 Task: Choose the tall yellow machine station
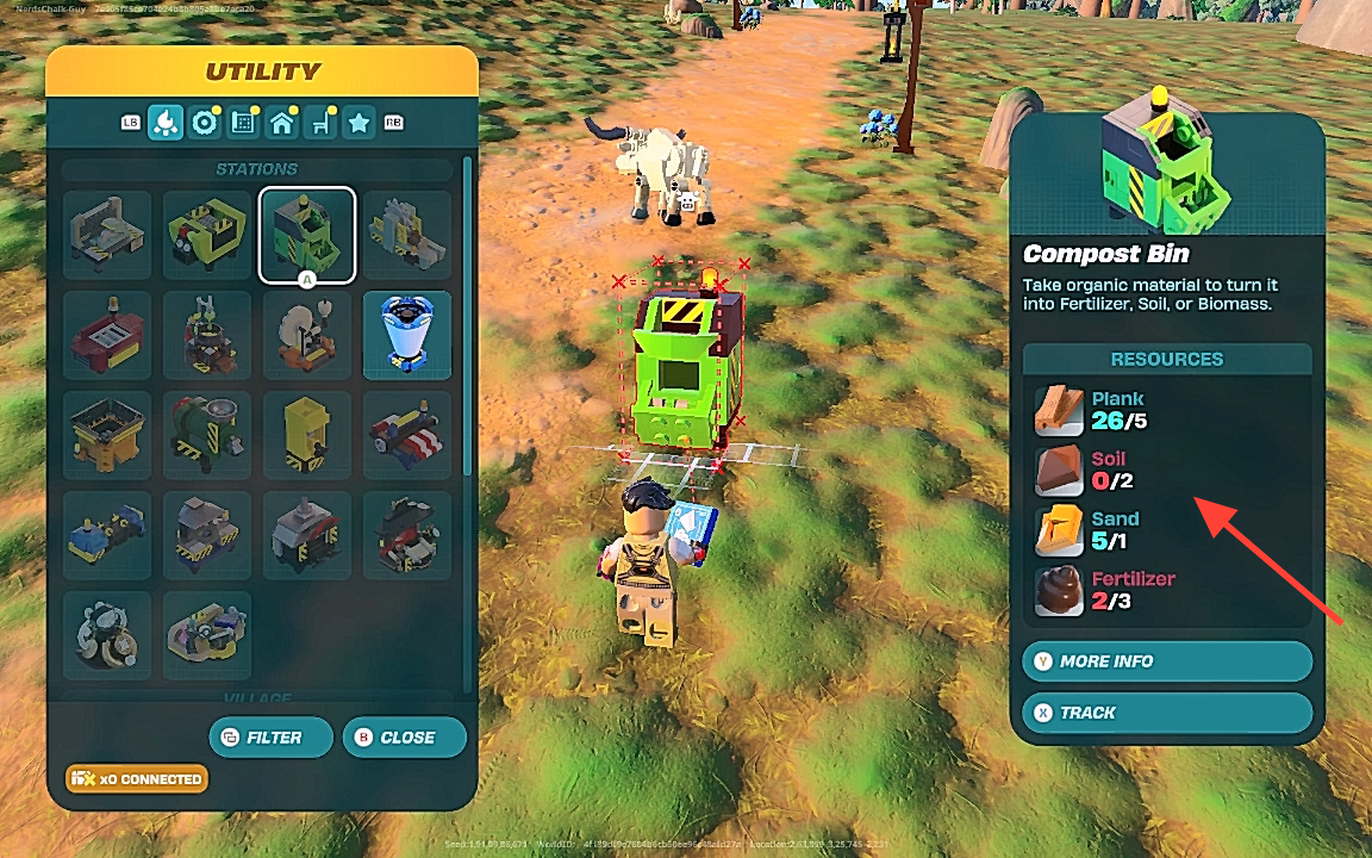(307, 435)
